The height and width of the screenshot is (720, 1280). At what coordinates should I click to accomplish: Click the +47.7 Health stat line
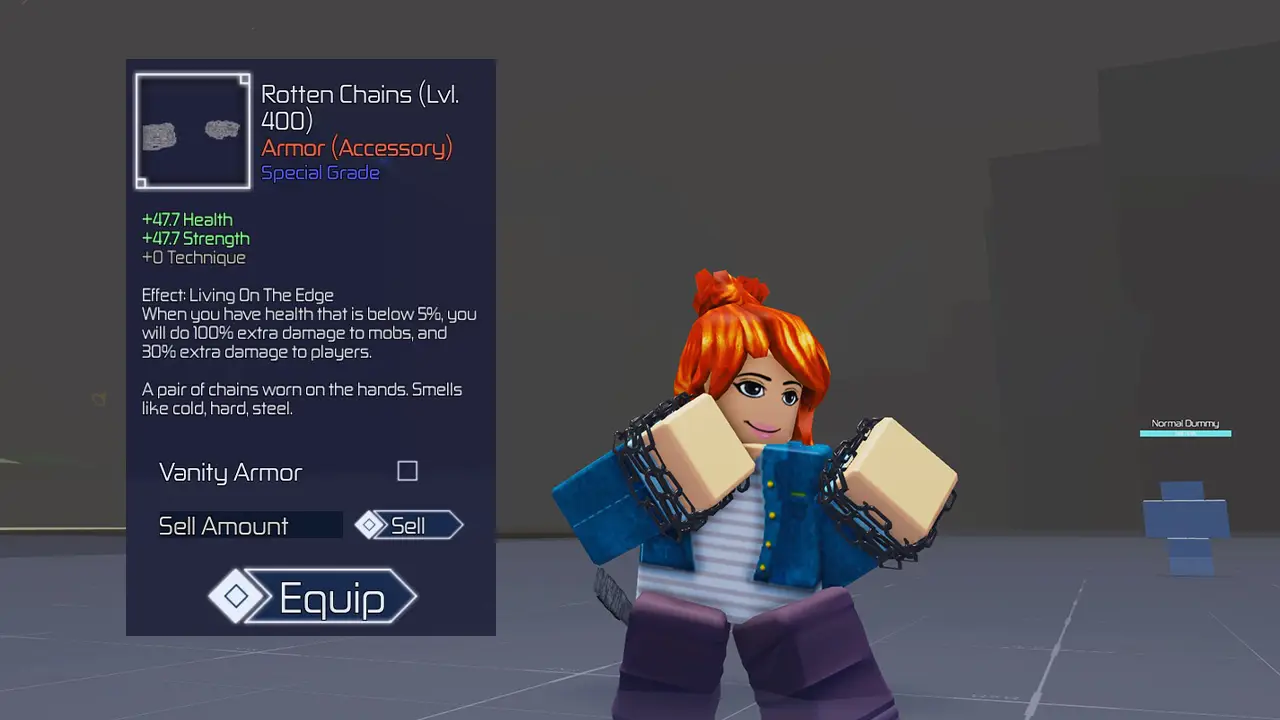(x=186, y=219)
